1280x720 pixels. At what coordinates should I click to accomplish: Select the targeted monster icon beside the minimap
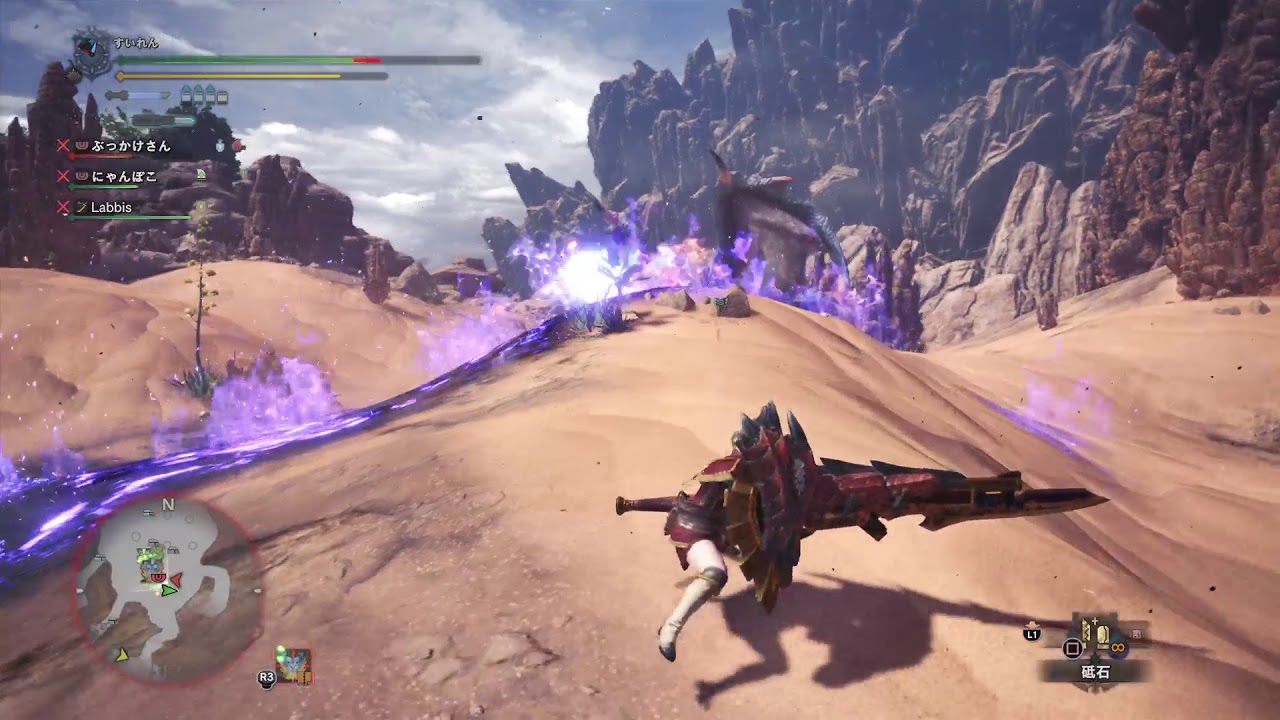(294, 666)
